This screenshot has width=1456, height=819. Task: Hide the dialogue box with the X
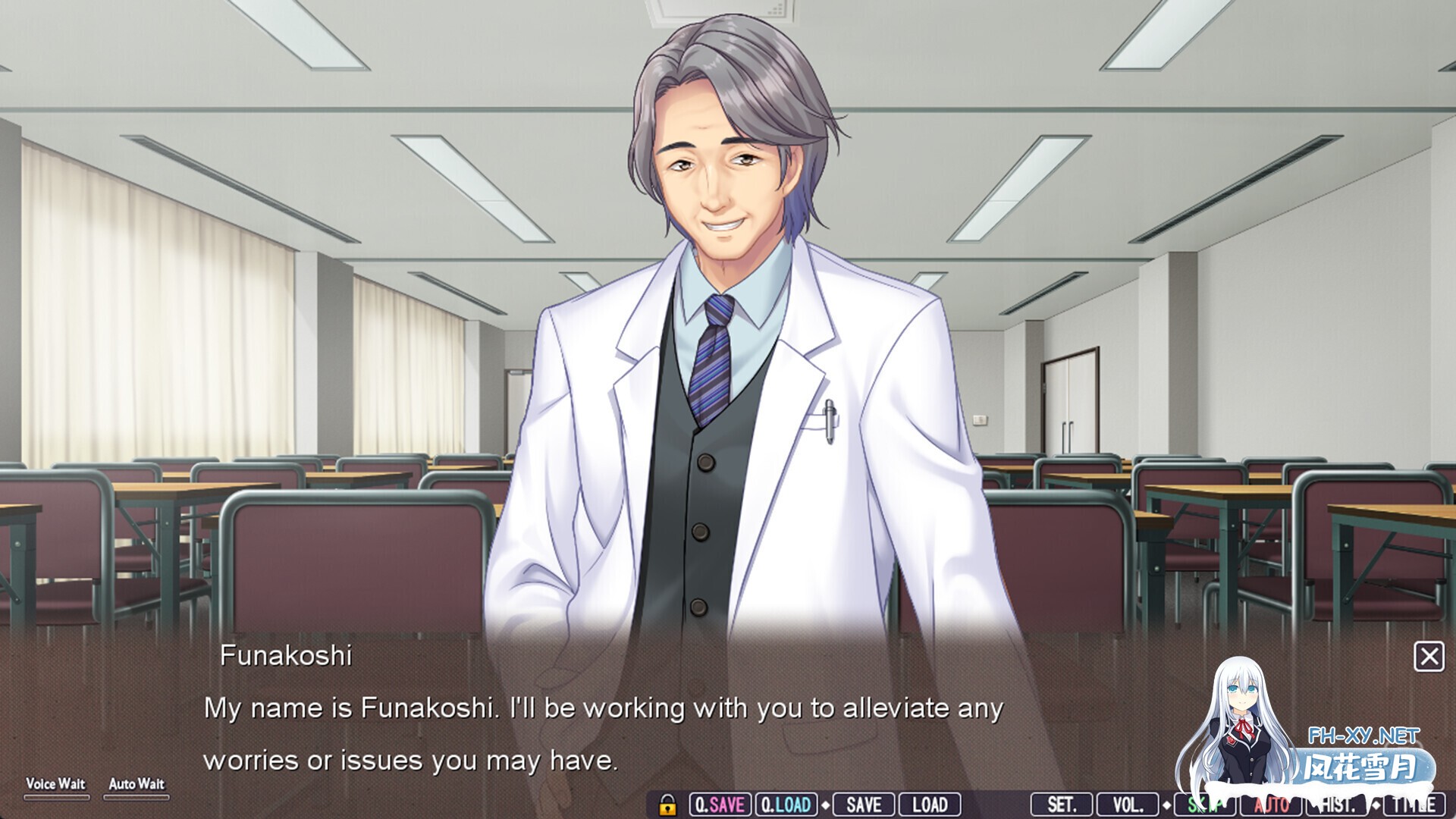click(1429, 657)
